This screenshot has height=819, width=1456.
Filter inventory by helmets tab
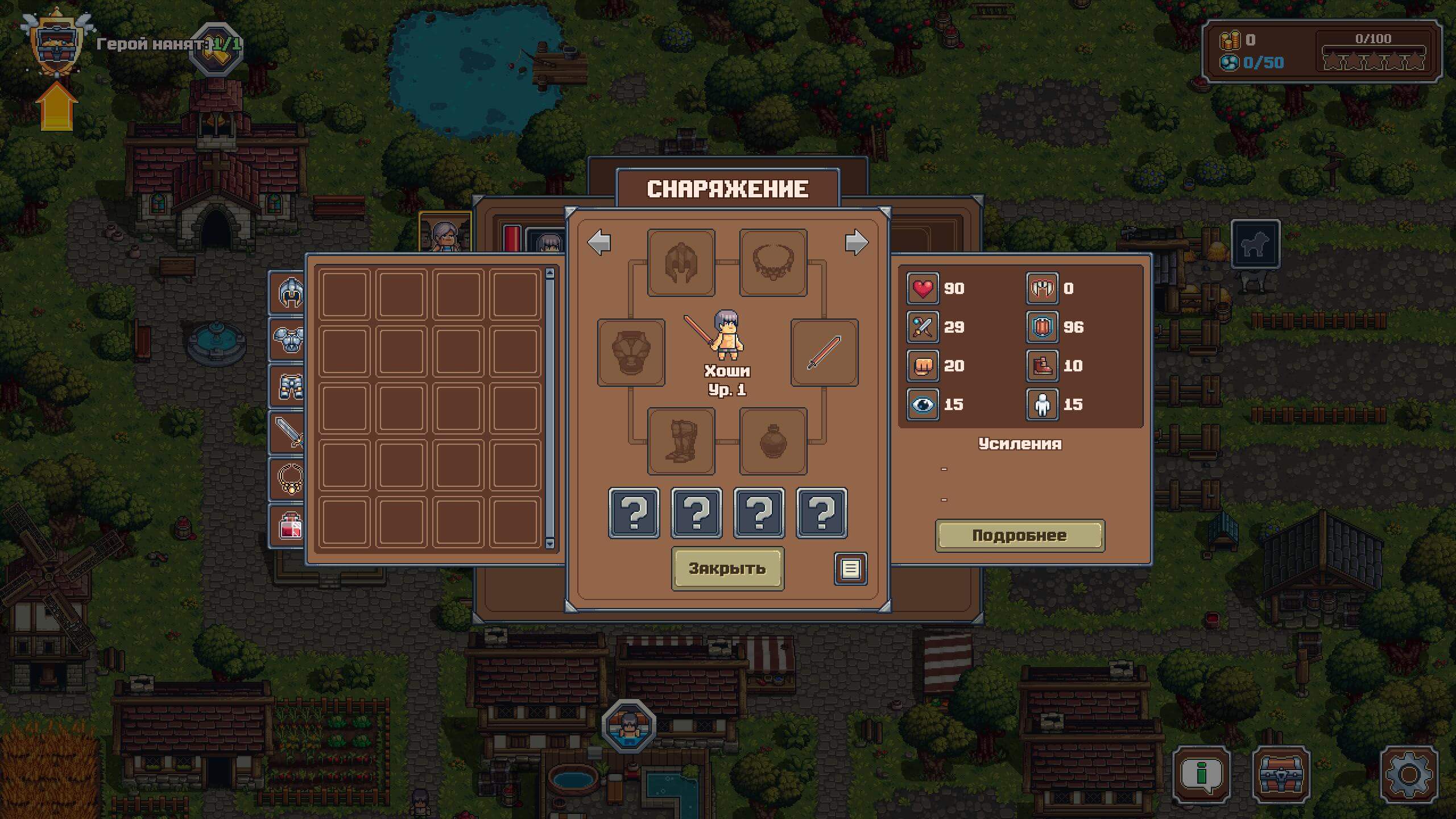(x=288, y=293)
